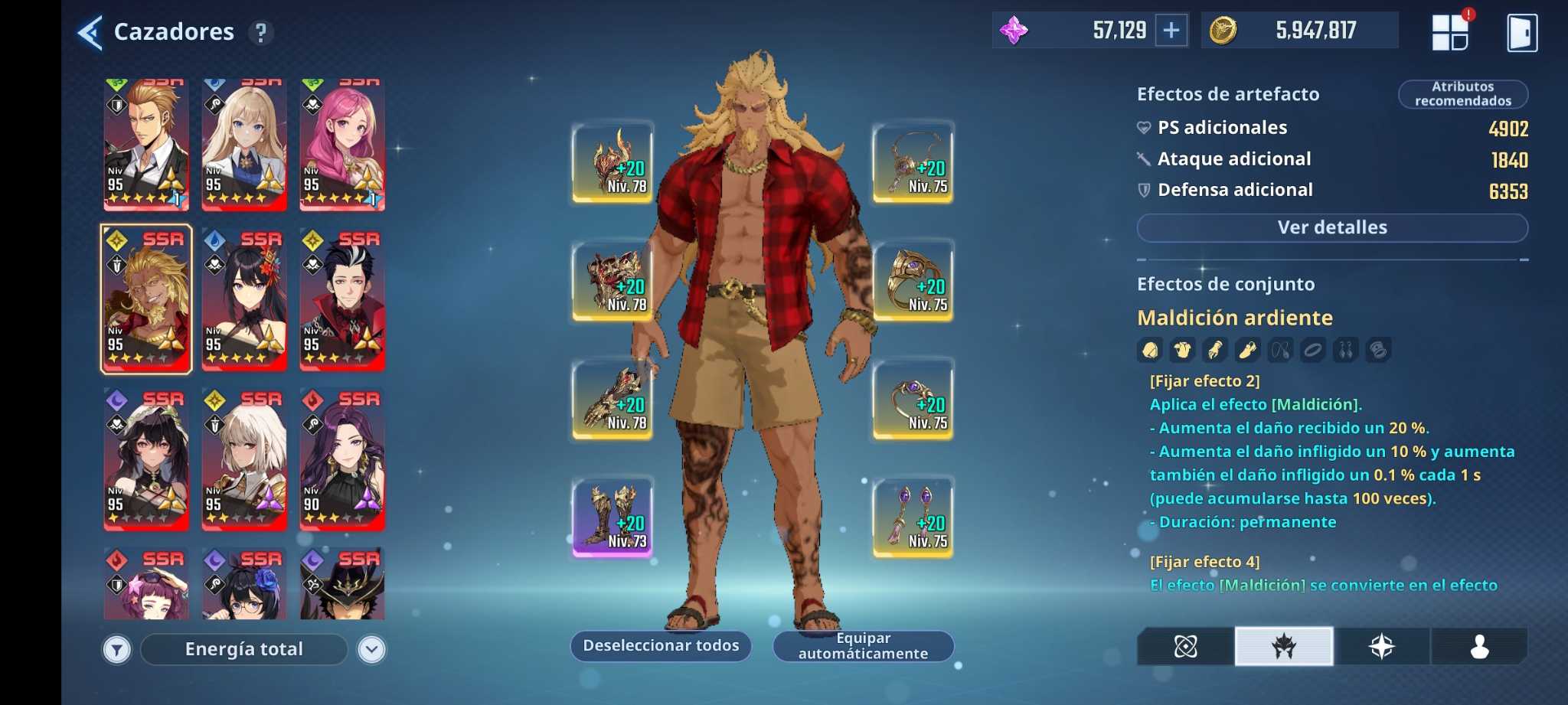Go back using the Cazadores arrow
The width and height of the screenshot is (1568, 705).
click(x=90, y=32)
